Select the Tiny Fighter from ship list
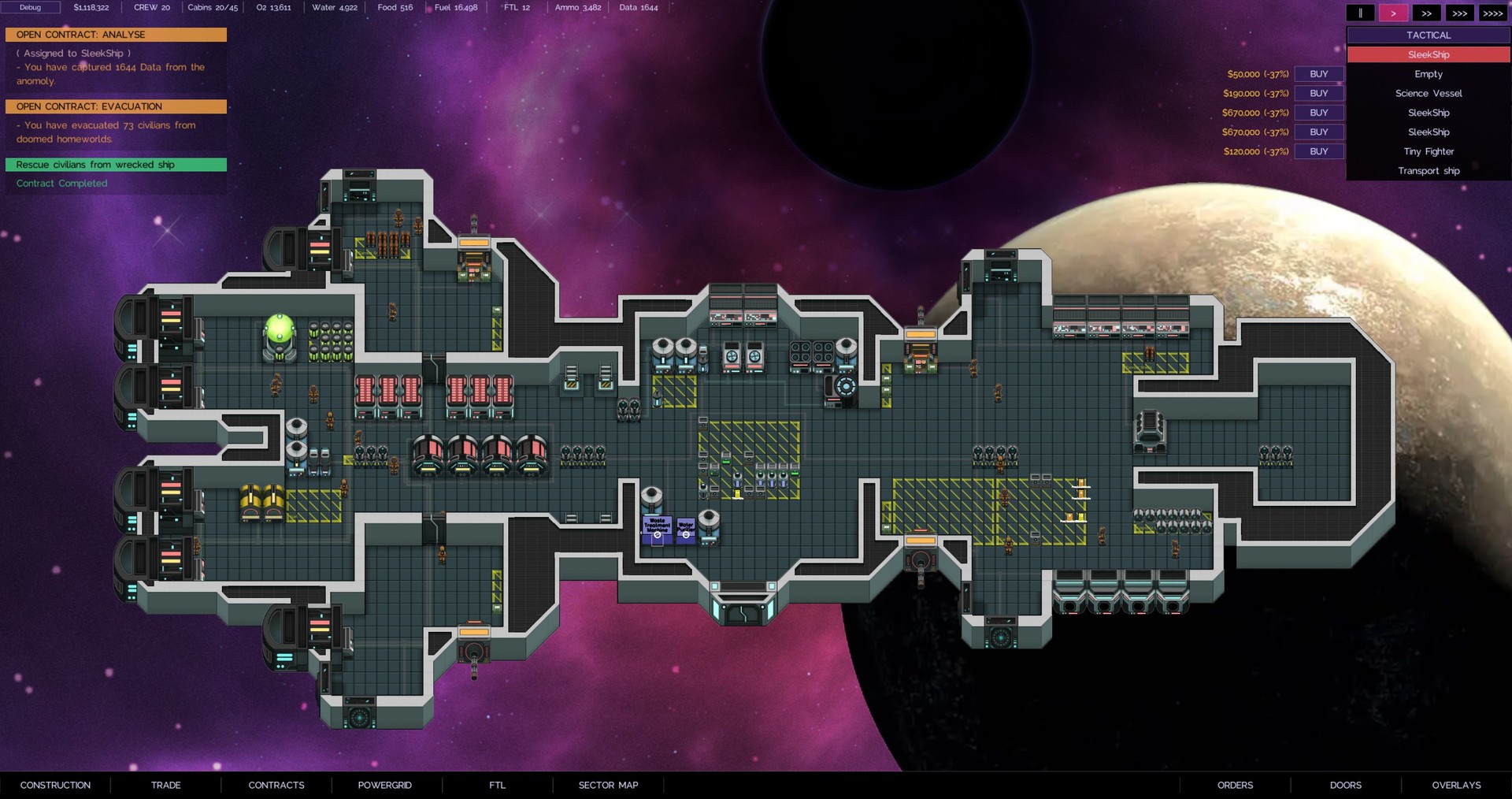The height and width of the screenshot is (799, 1512). (x=1428, y=151)
